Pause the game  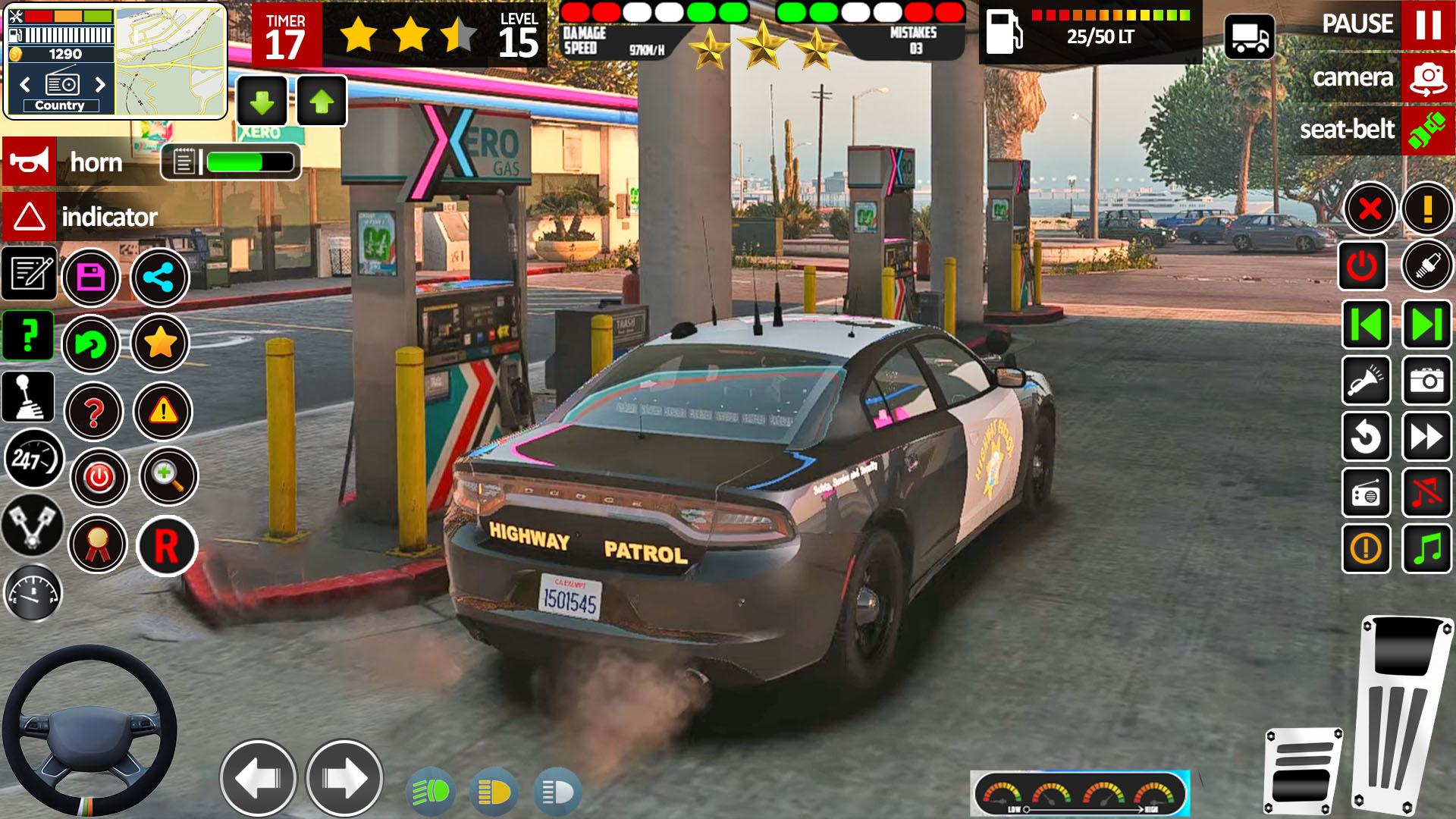[x=1427, y=25]
